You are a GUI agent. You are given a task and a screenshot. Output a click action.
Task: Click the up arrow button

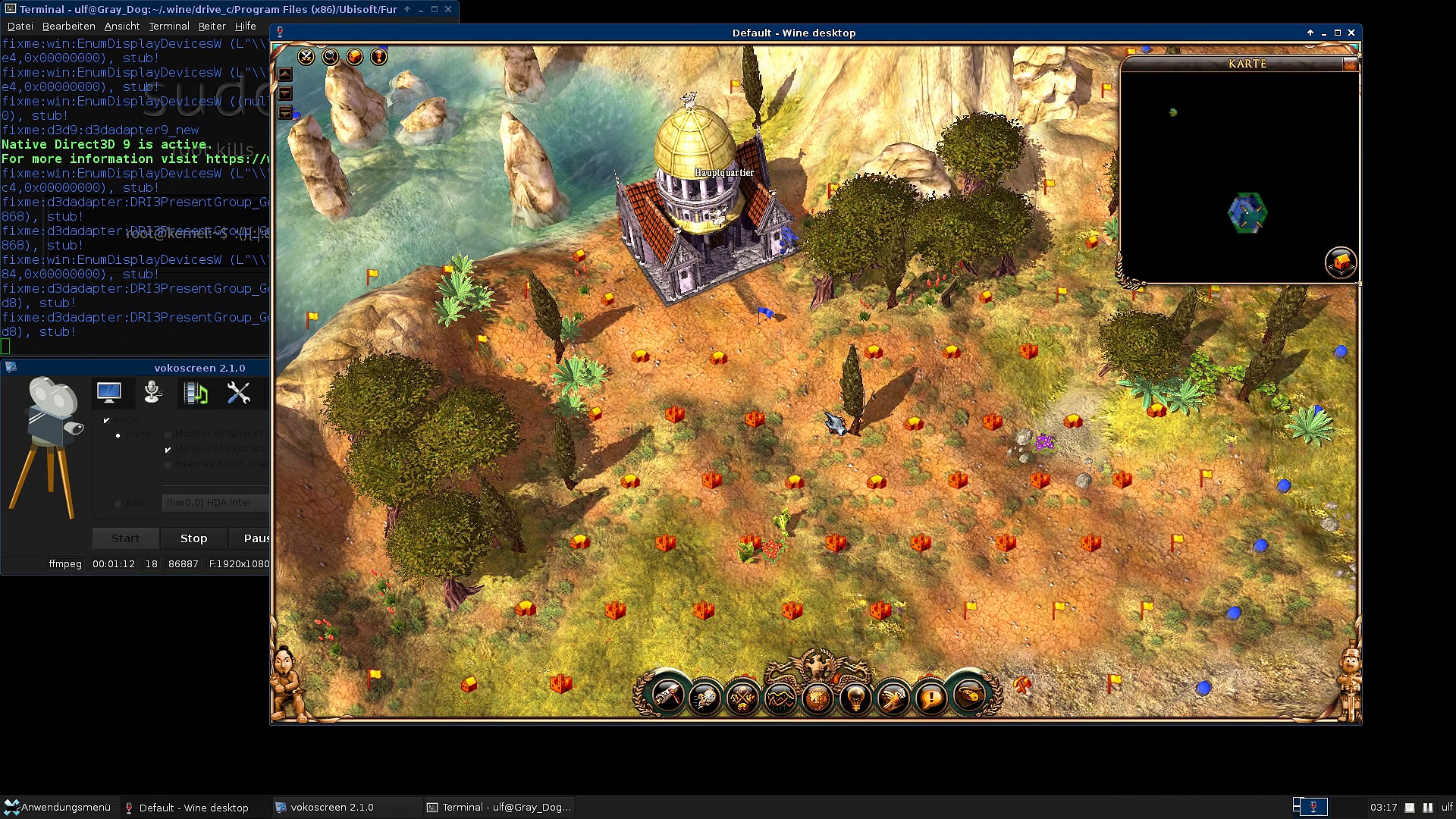coord(285,74)
